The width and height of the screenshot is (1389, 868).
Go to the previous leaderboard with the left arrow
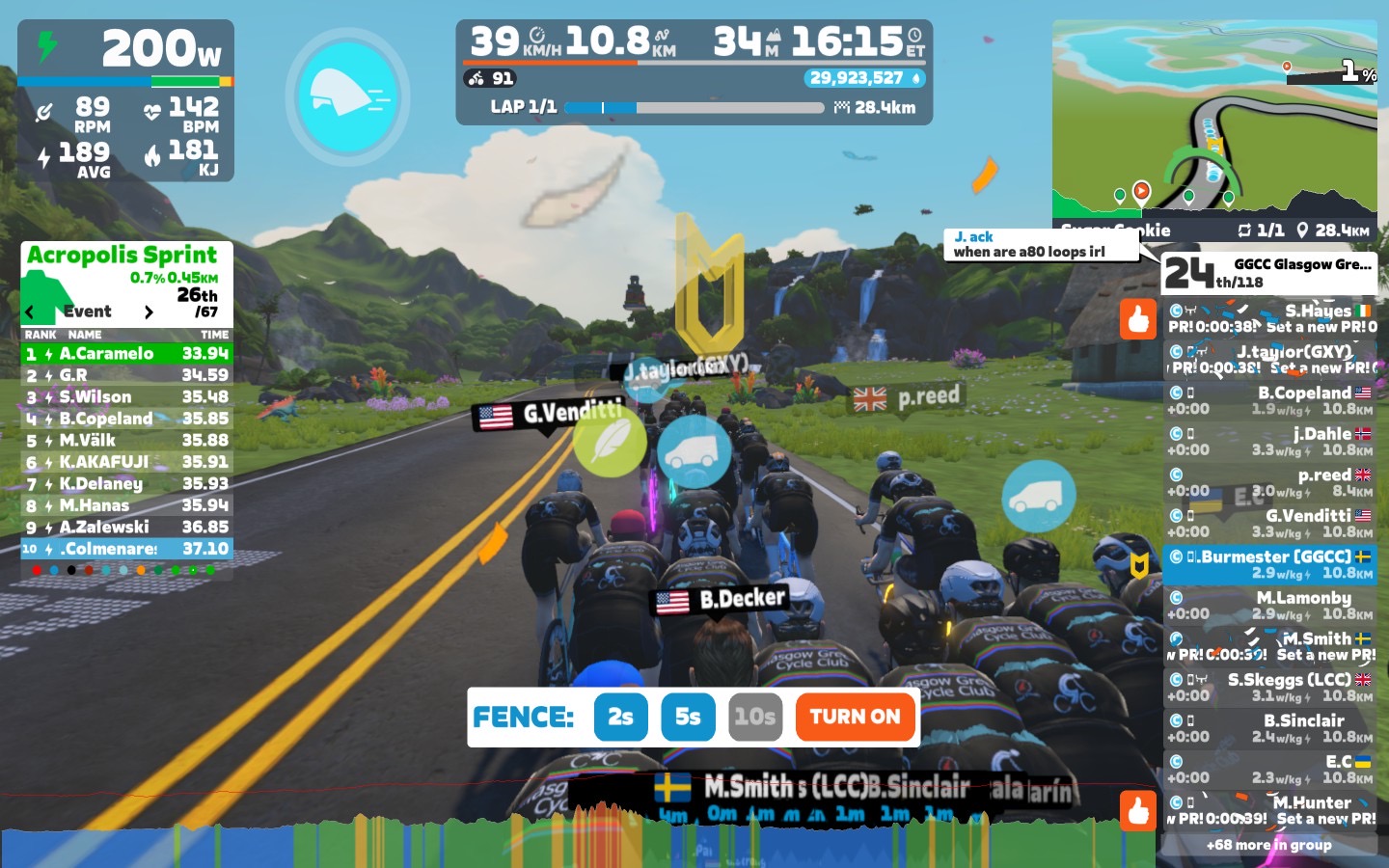30,312
